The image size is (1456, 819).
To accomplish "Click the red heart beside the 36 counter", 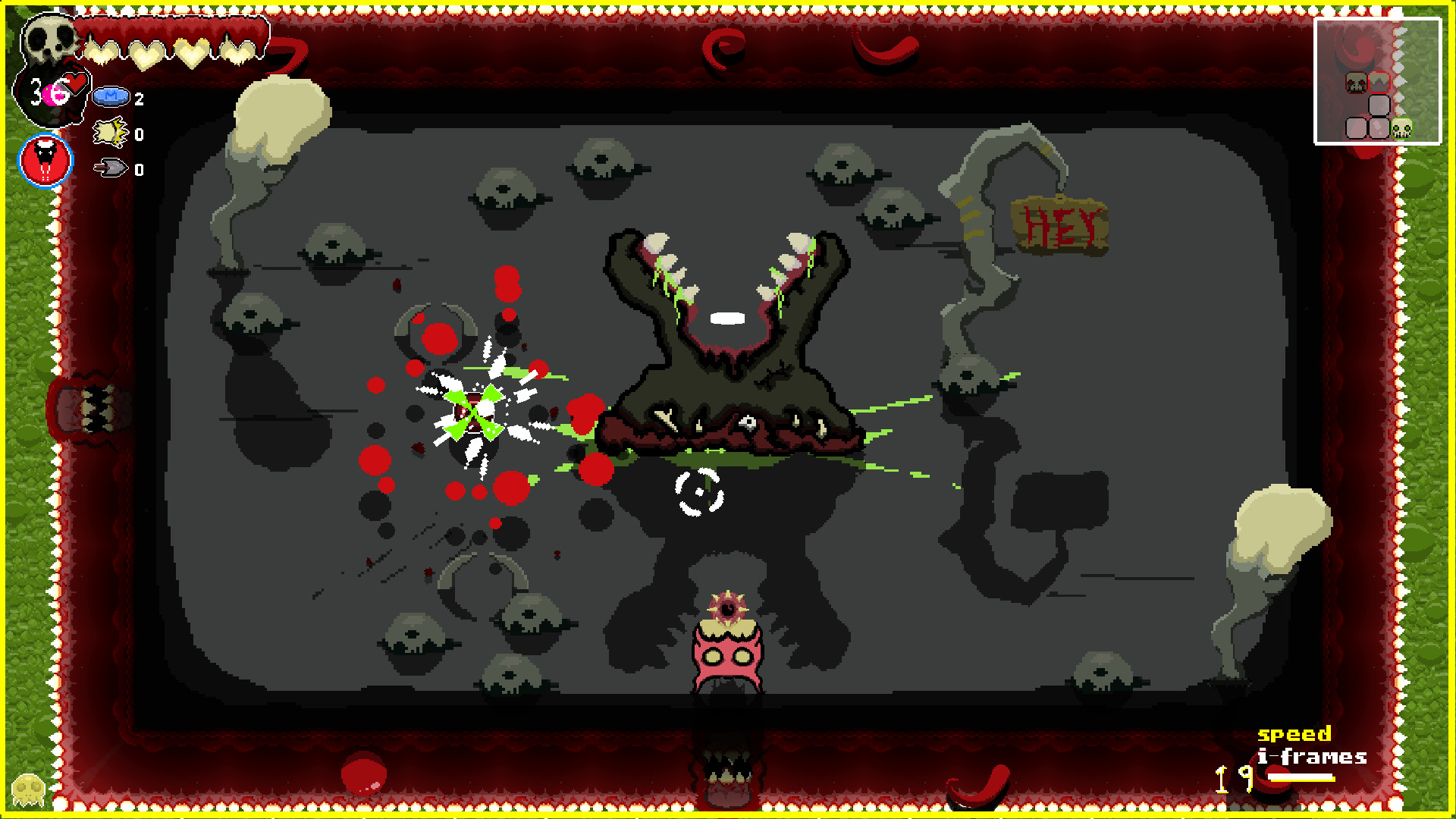I will (x=76, y=83).
